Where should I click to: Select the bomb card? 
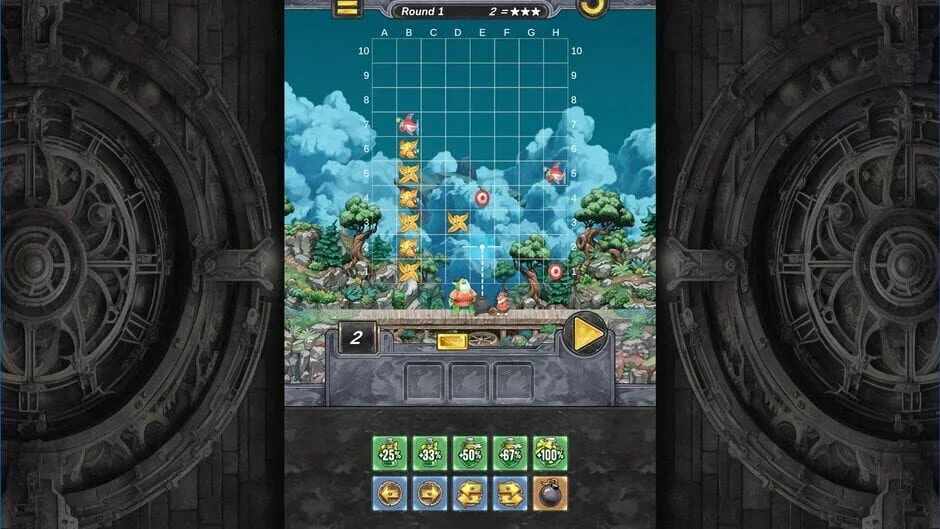(550, 493)
